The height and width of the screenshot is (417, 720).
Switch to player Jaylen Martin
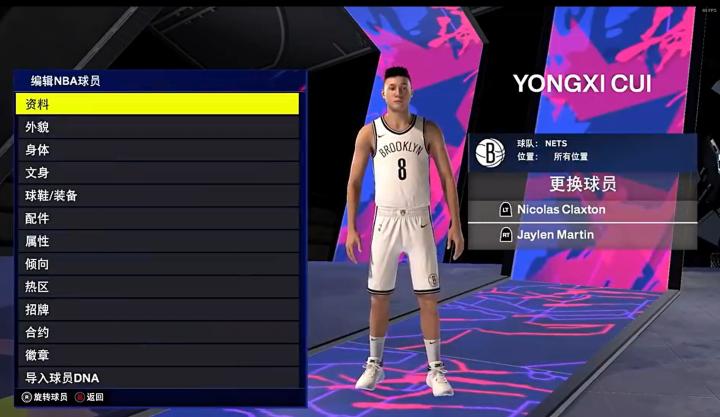tap(582, 235)
